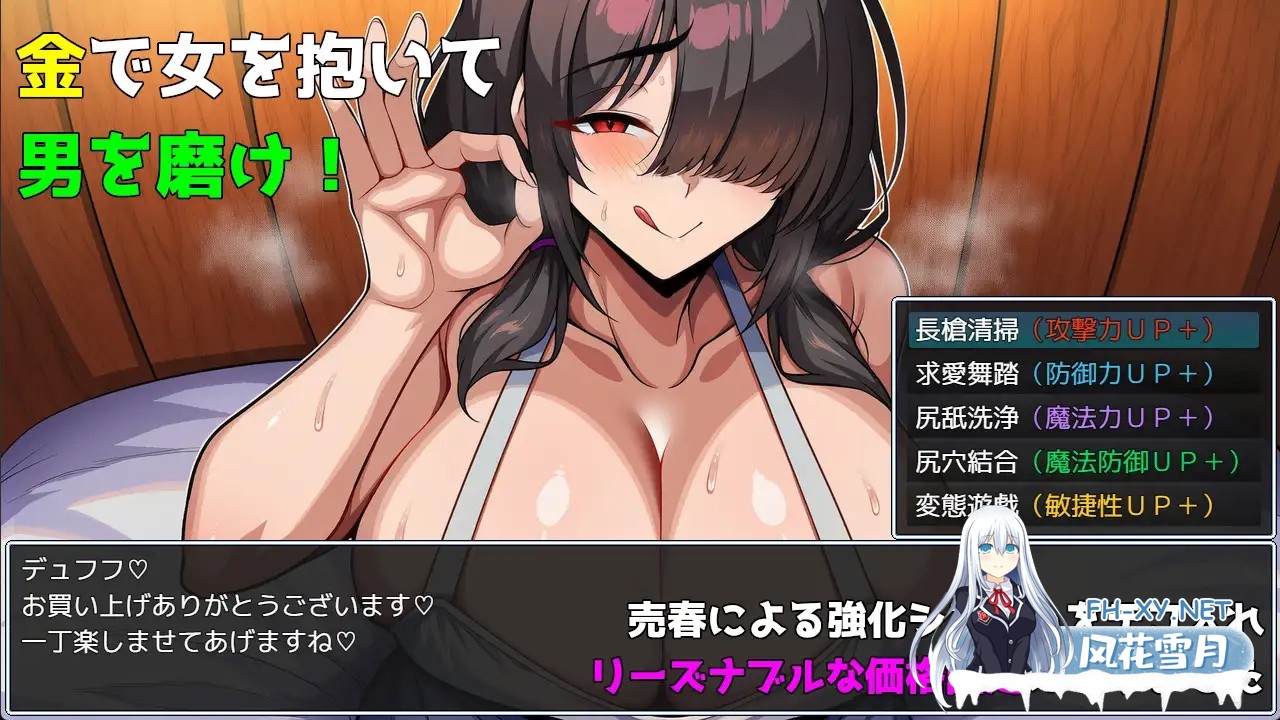Select the 長槍清掃 attack boost option

point(967,329)
